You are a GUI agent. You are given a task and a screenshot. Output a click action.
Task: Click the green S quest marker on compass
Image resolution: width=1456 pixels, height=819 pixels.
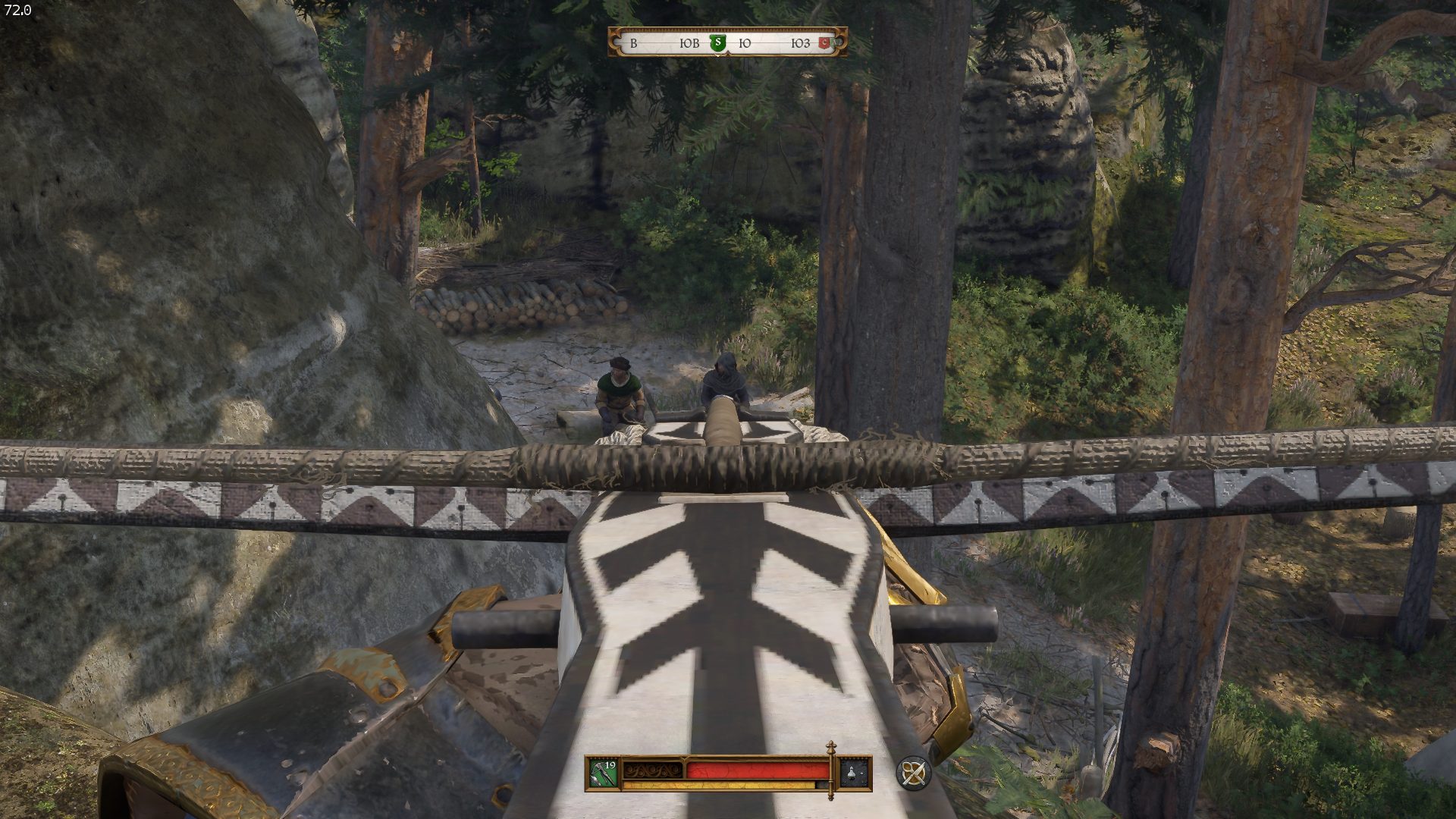pyautogui.click(x=717, y=42)
